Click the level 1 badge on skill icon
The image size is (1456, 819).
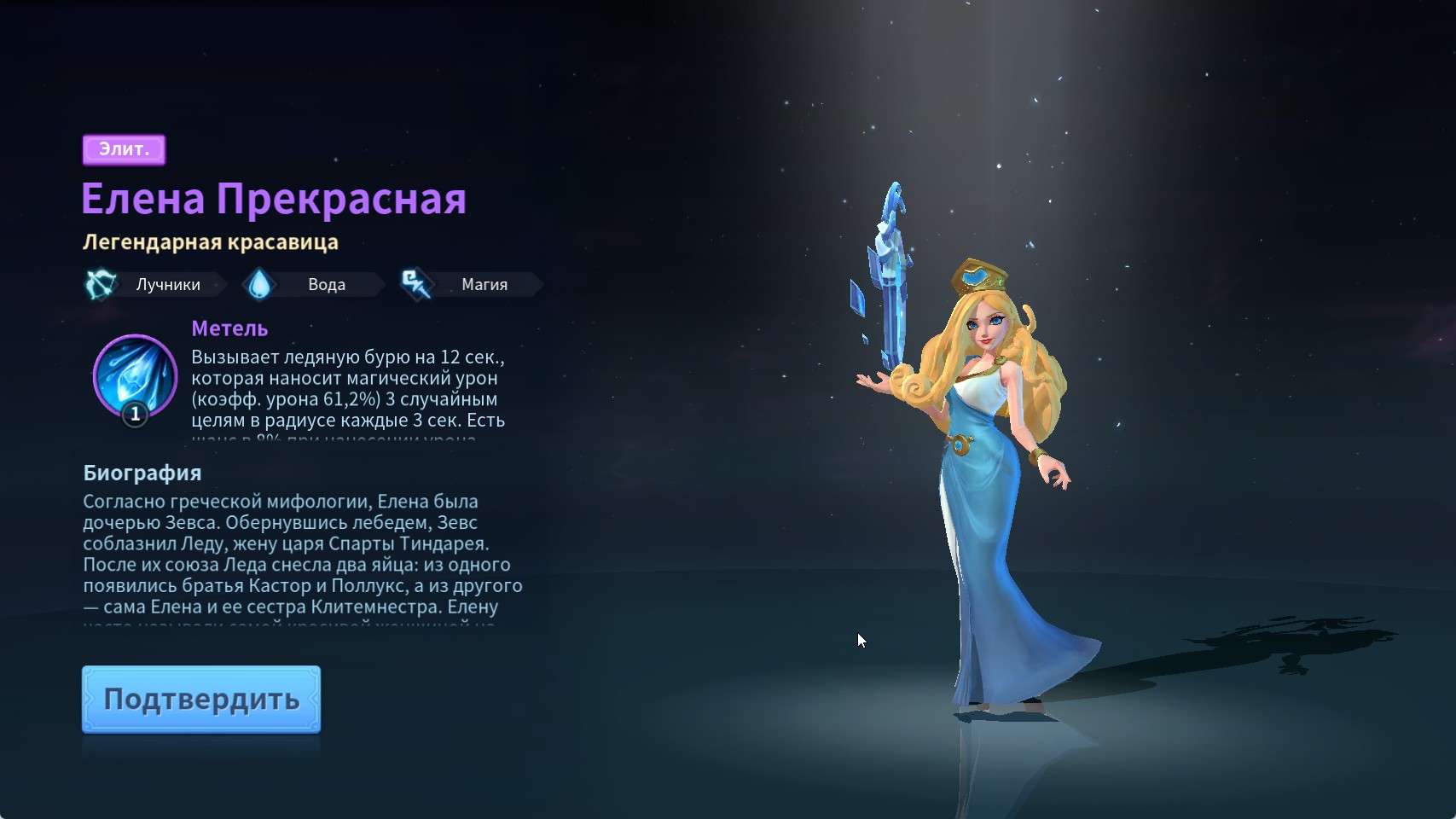click(x=134, y=415)
